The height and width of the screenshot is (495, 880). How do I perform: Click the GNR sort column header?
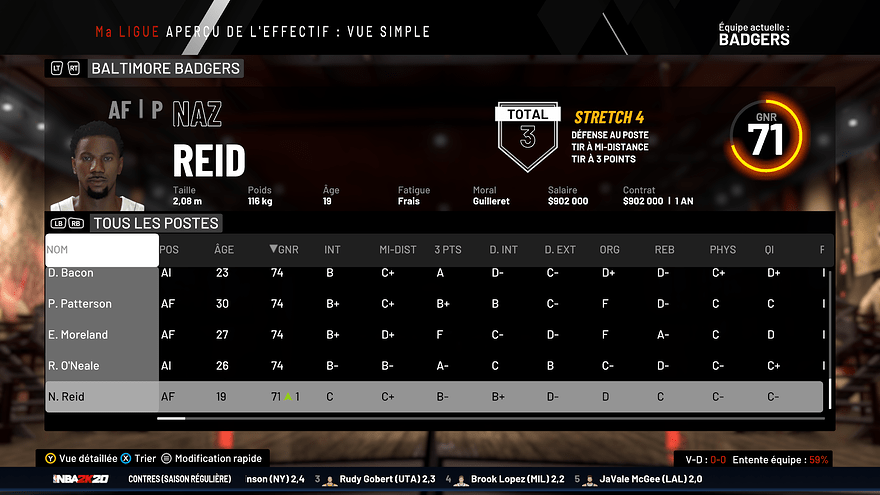284,250
